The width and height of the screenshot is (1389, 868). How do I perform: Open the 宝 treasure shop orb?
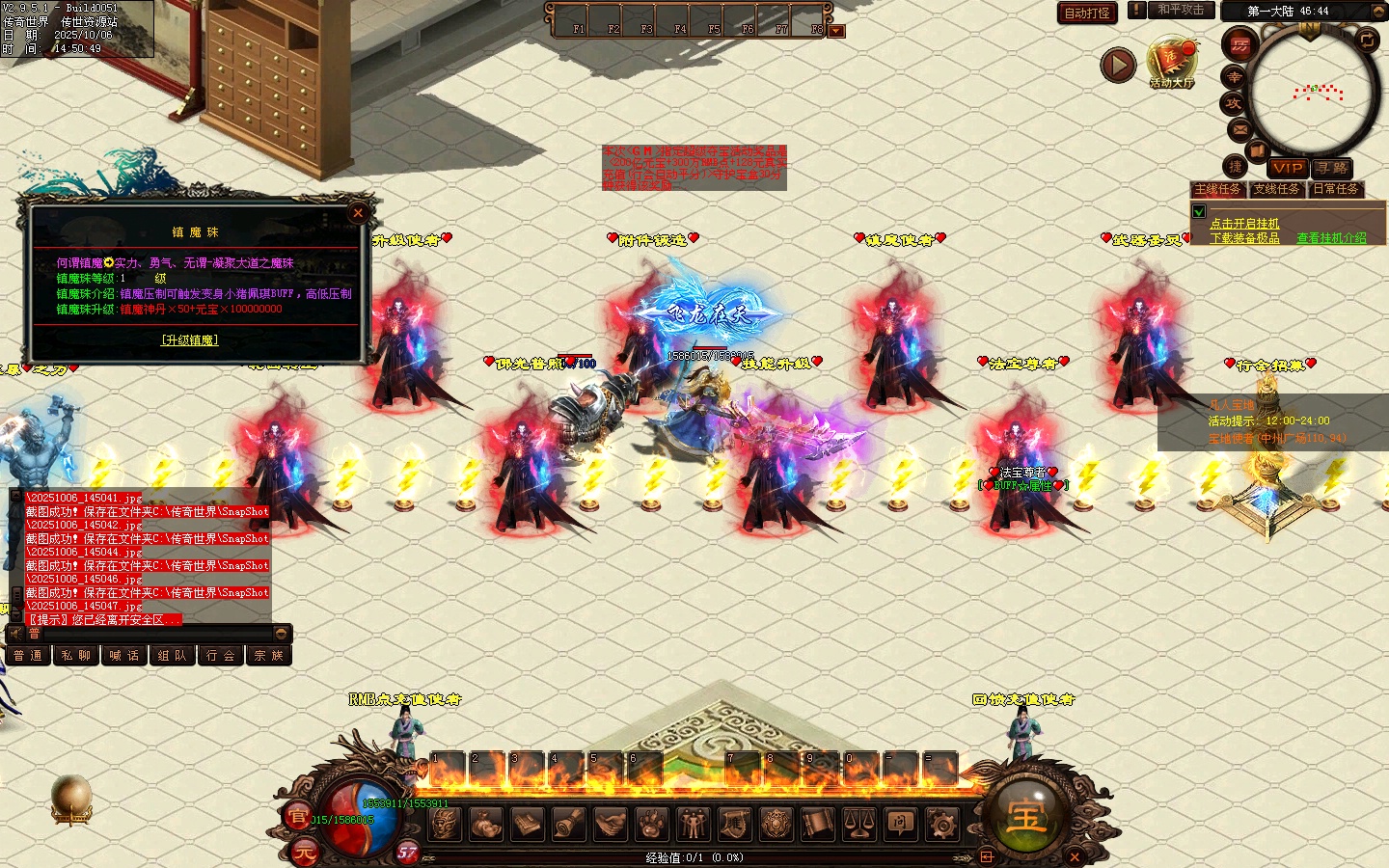(x=1024, y=817)
